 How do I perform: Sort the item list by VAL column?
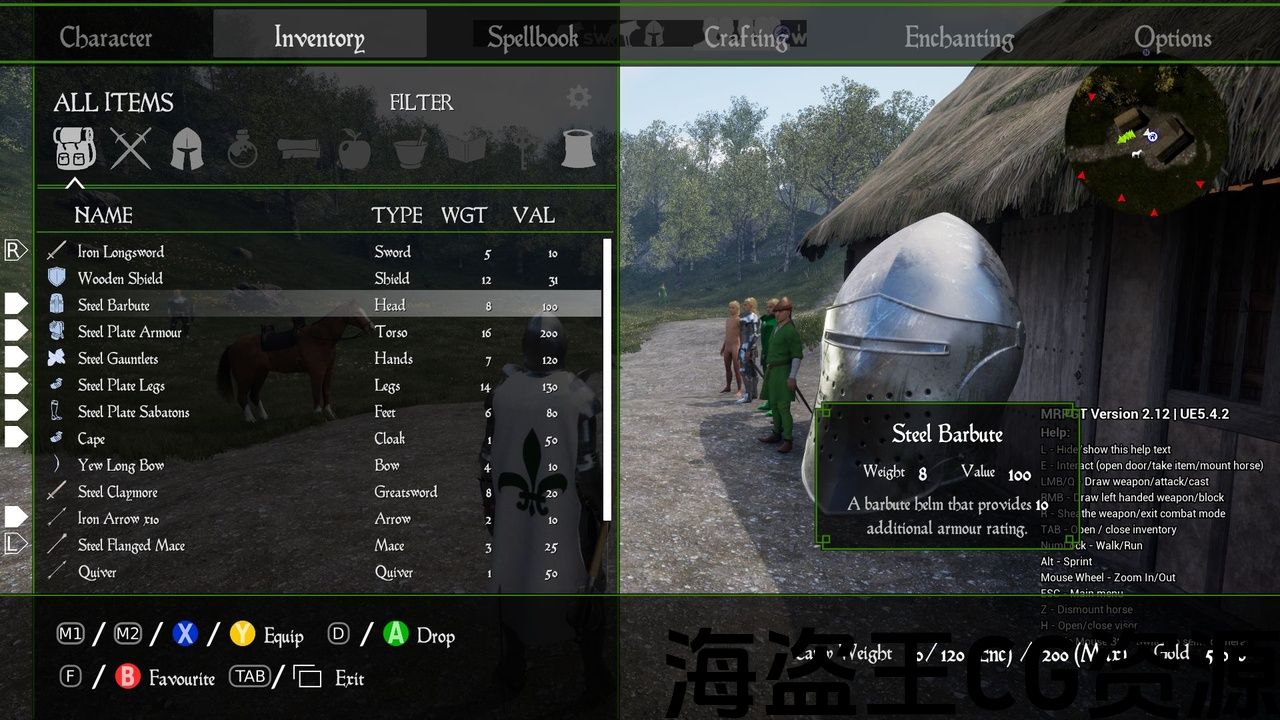pyautogui.click(x=533, y=215)
